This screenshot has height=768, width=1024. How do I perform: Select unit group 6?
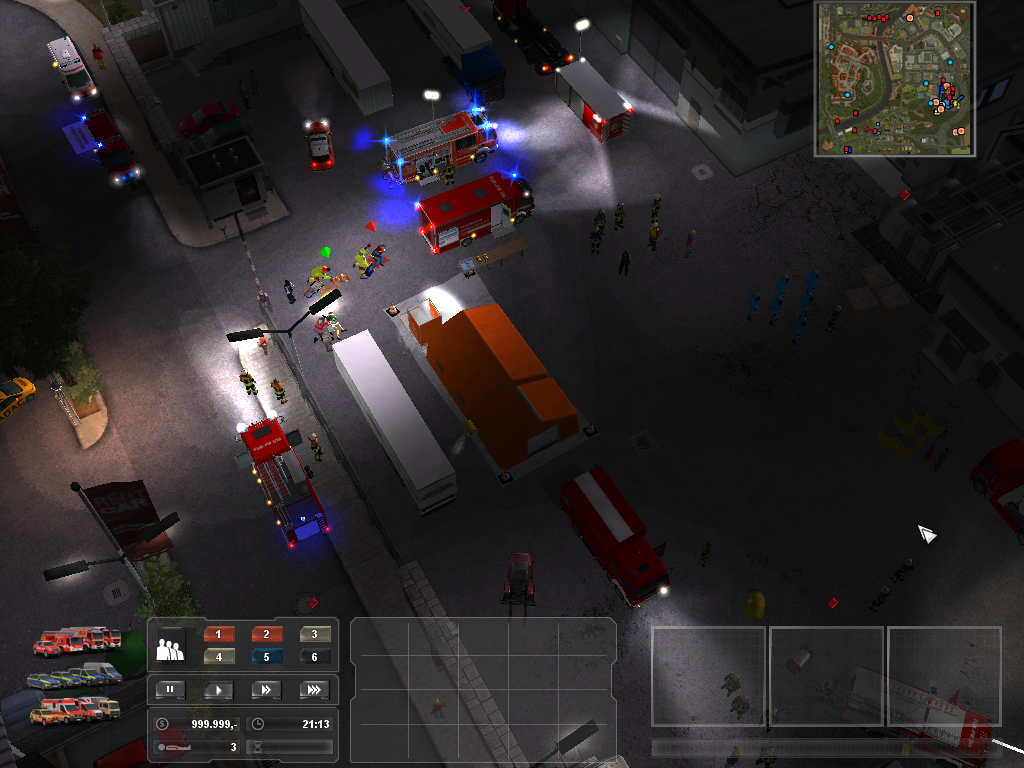point(315,657)
